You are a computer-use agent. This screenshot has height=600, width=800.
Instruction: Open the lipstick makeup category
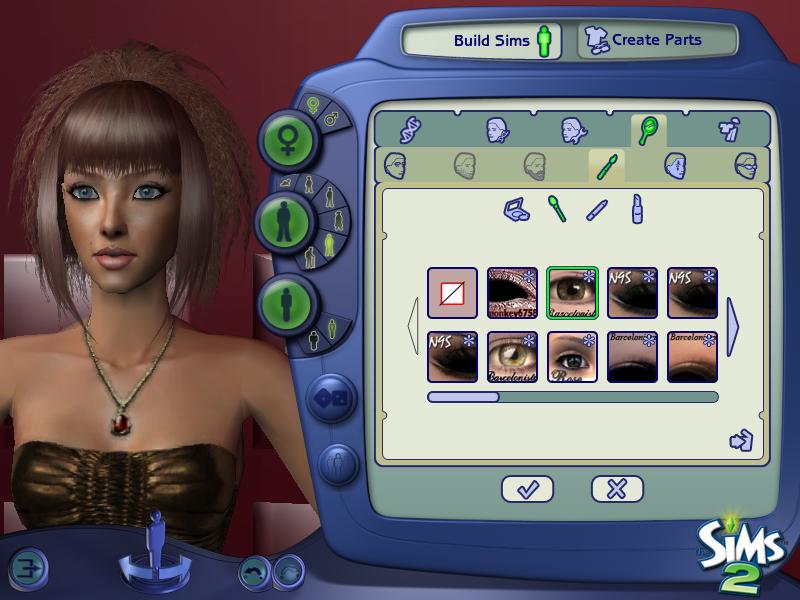[636, 209]
